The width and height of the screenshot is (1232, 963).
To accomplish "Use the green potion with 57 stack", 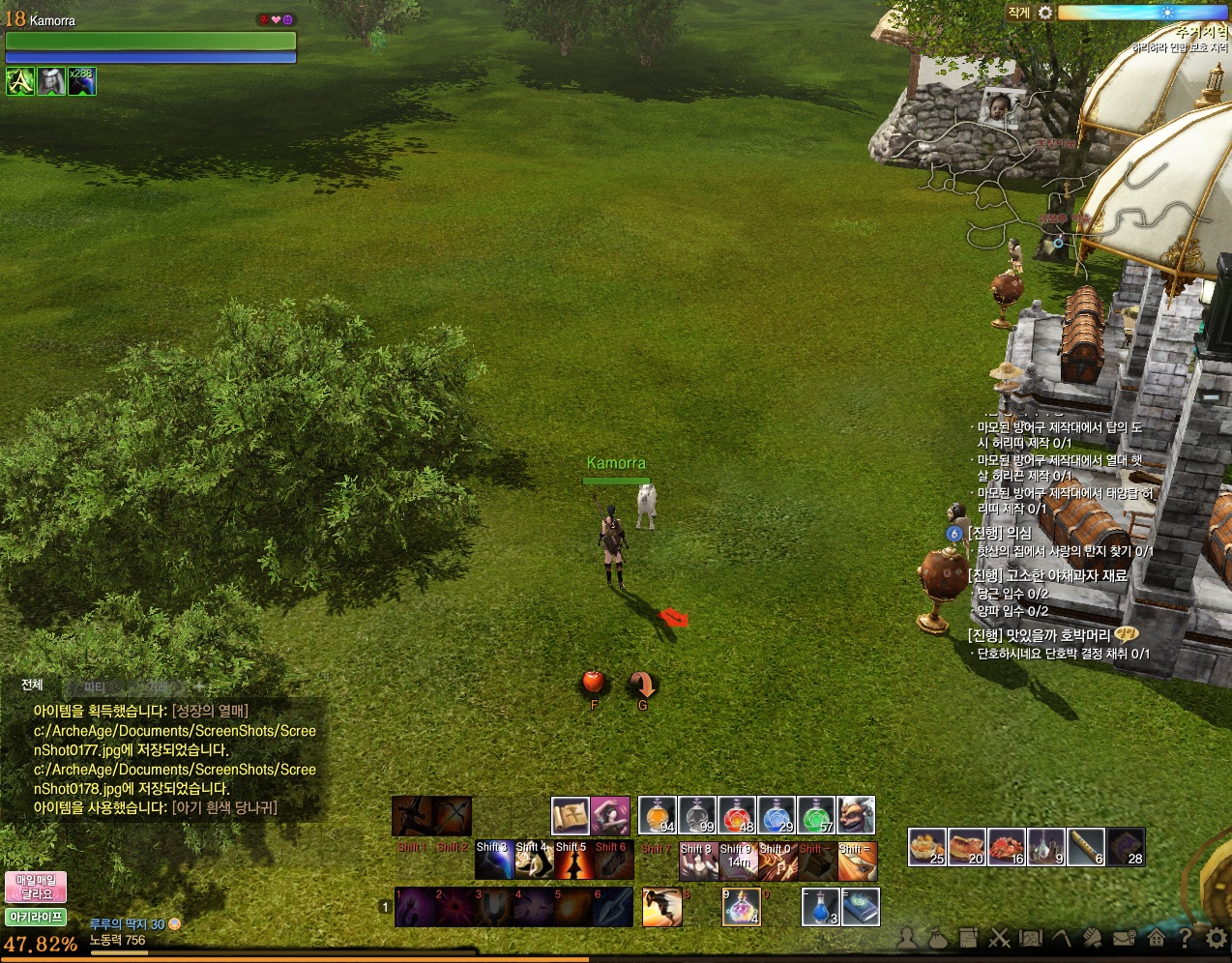I will point(816,815).
